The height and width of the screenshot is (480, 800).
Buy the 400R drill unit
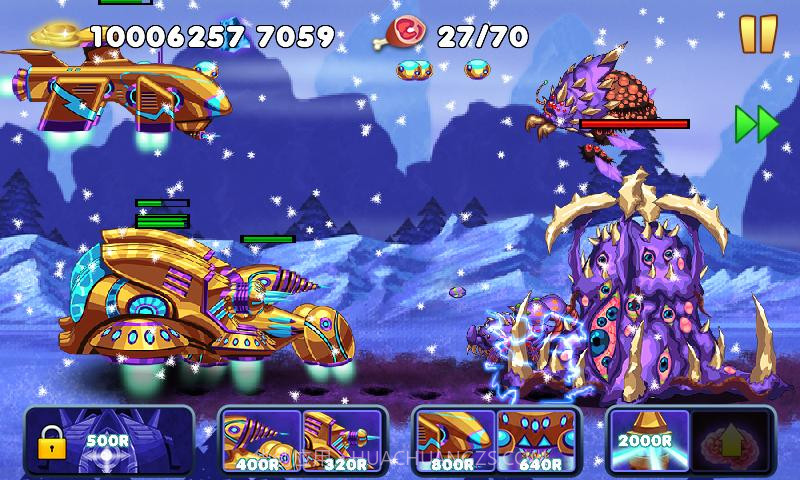click(261, 440)
